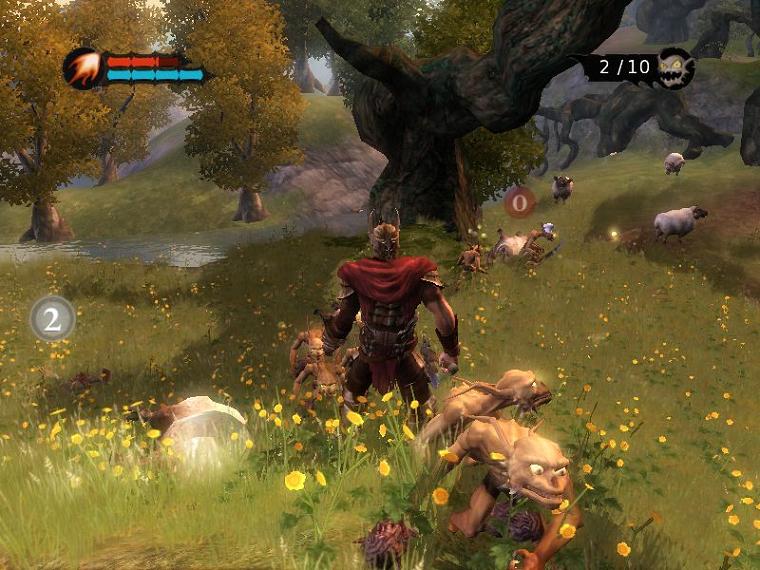The height and width of the screenshot is (570, 760).
Task: Click the red orb marked 0
Action: pyautogui.click(x=519, y=203)
